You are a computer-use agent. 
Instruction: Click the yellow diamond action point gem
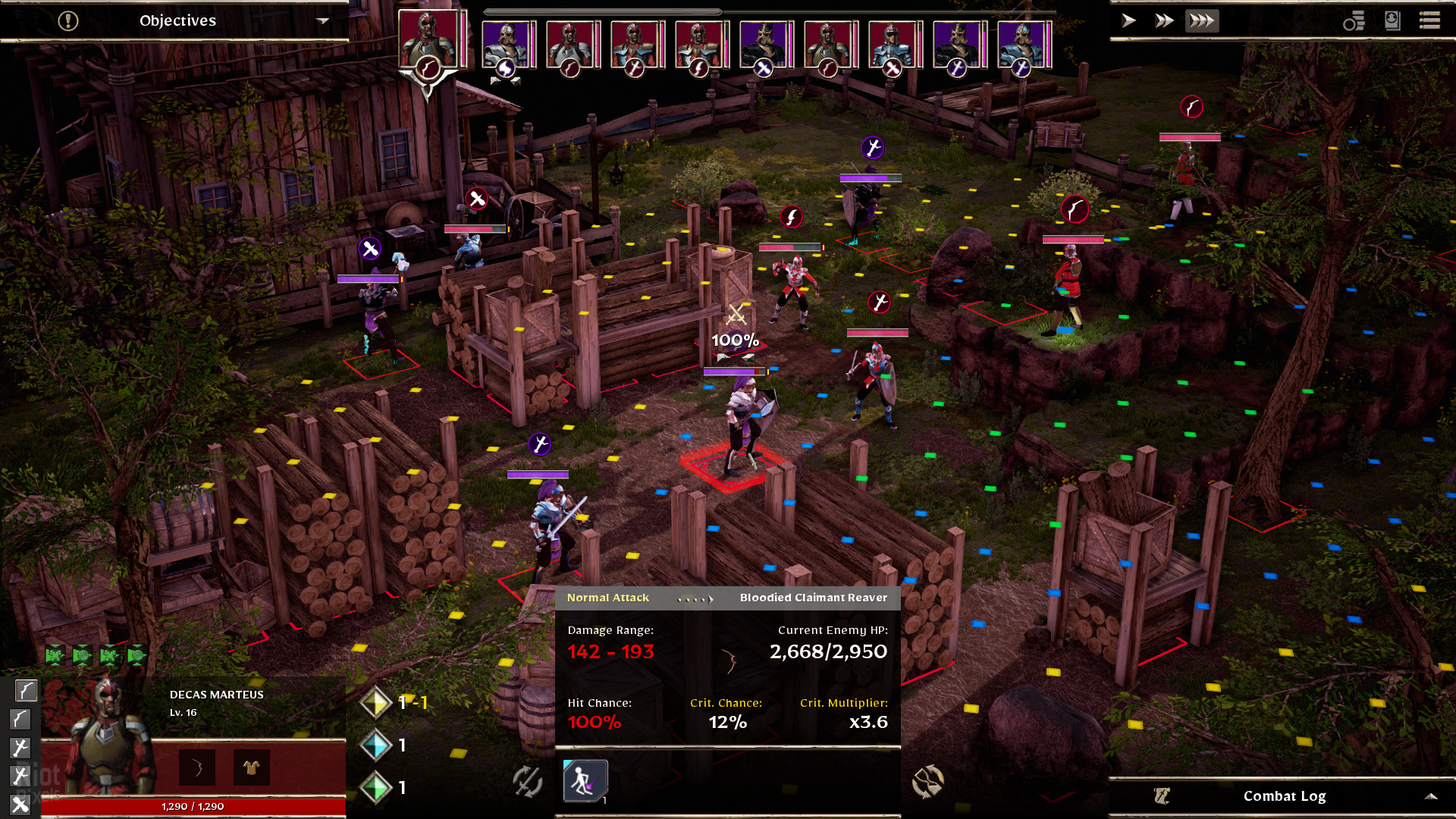pyautogui.click(x=375, y=703)
